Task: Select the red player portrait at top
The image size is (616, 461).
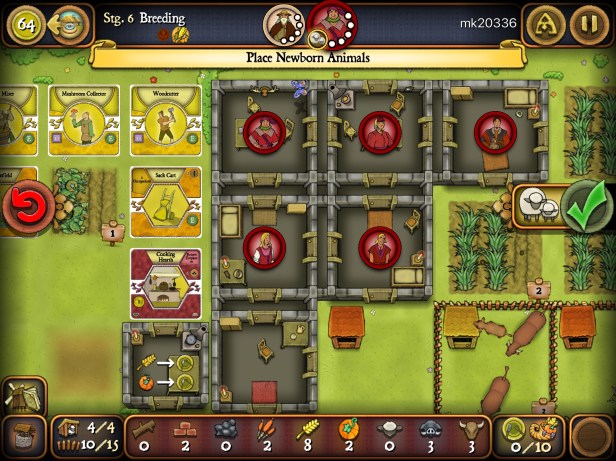Action: [x=329, y=21]
